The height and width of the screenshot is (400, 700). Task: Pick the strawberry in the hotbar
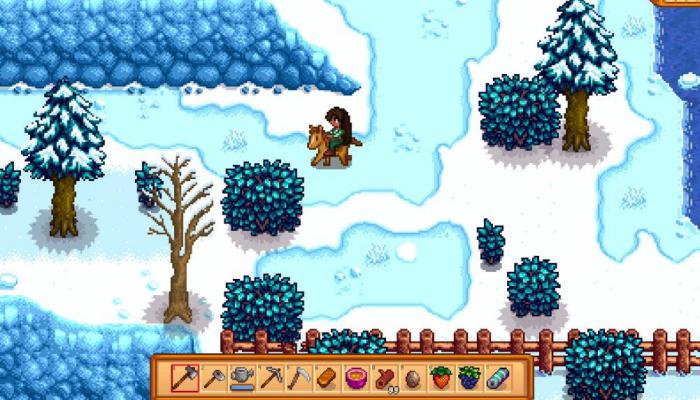[441, 377]
